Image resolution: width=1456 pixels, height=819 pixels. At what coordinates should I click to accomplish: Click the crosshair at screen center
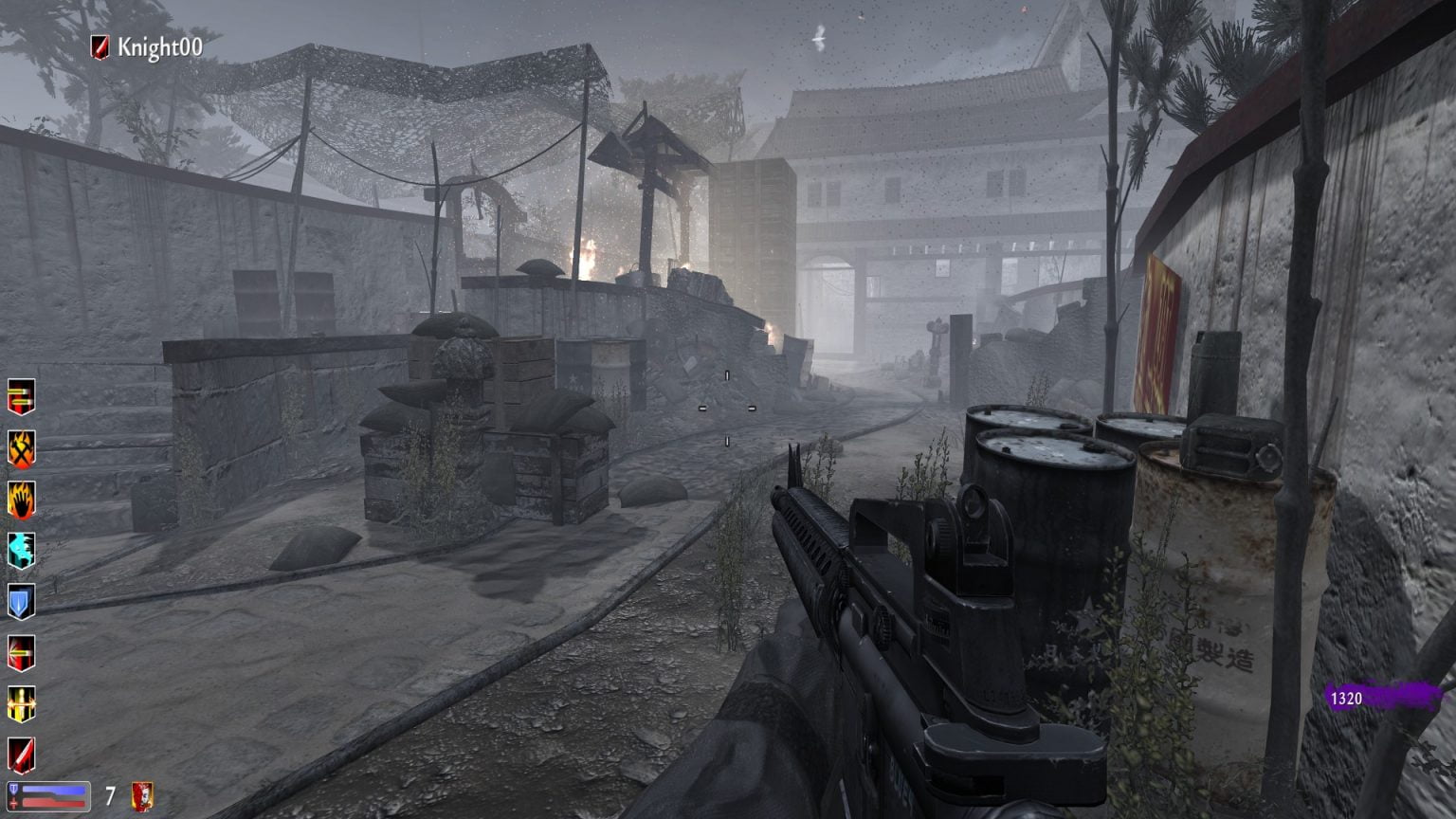[726, 406]
